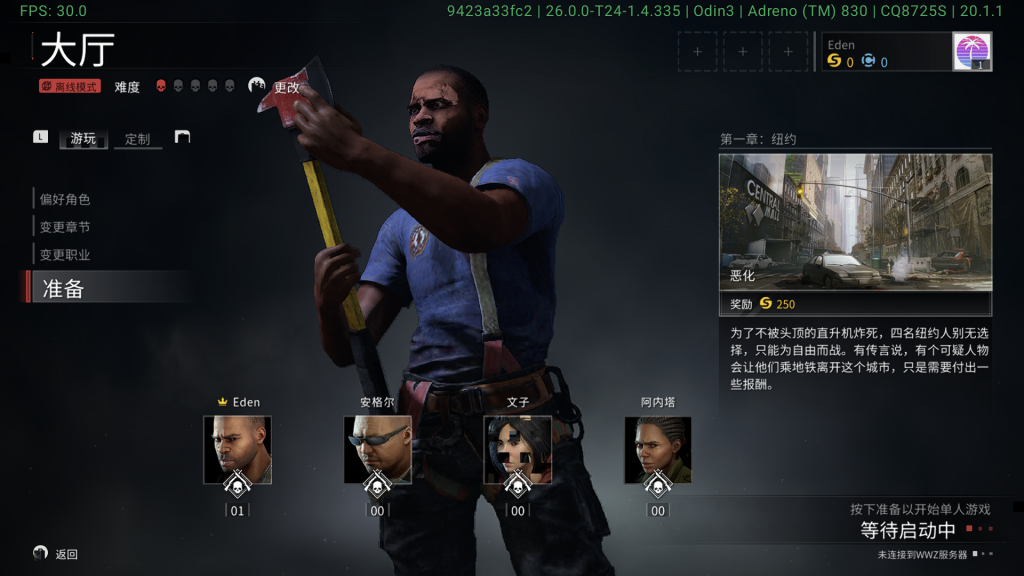Switch to the 游玩 tab
This screenshot has width=1024, height=576.
click(83, 139)
